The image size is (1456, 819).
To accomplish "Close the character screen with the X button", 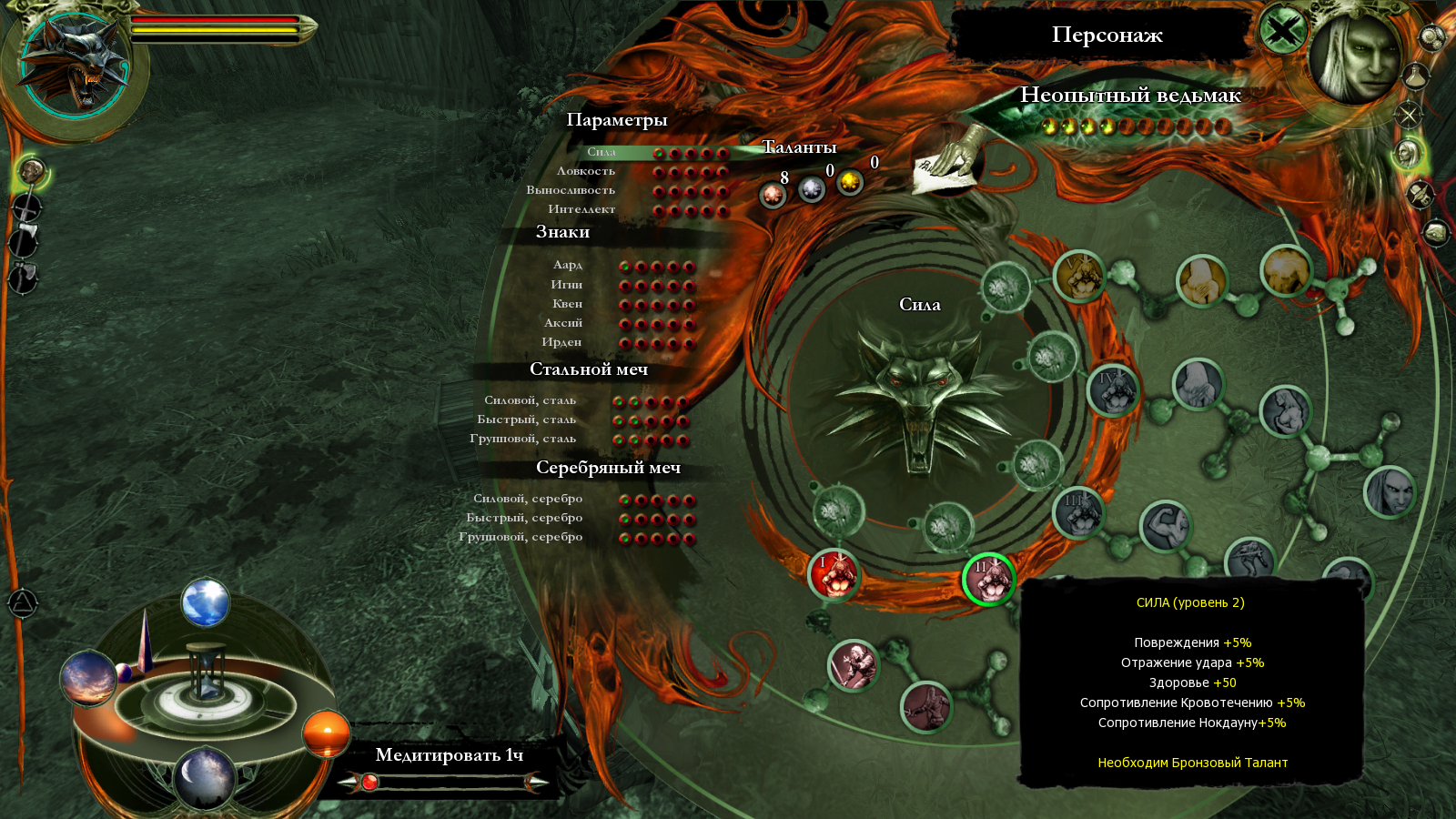I will 1282,32.
